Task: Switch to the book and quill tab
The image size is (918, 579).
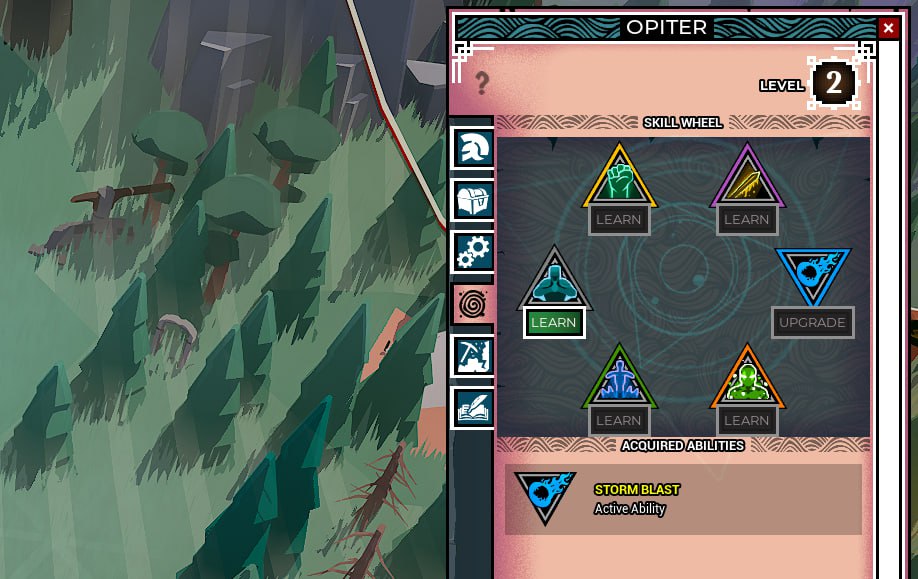Action: coord(472,408)
